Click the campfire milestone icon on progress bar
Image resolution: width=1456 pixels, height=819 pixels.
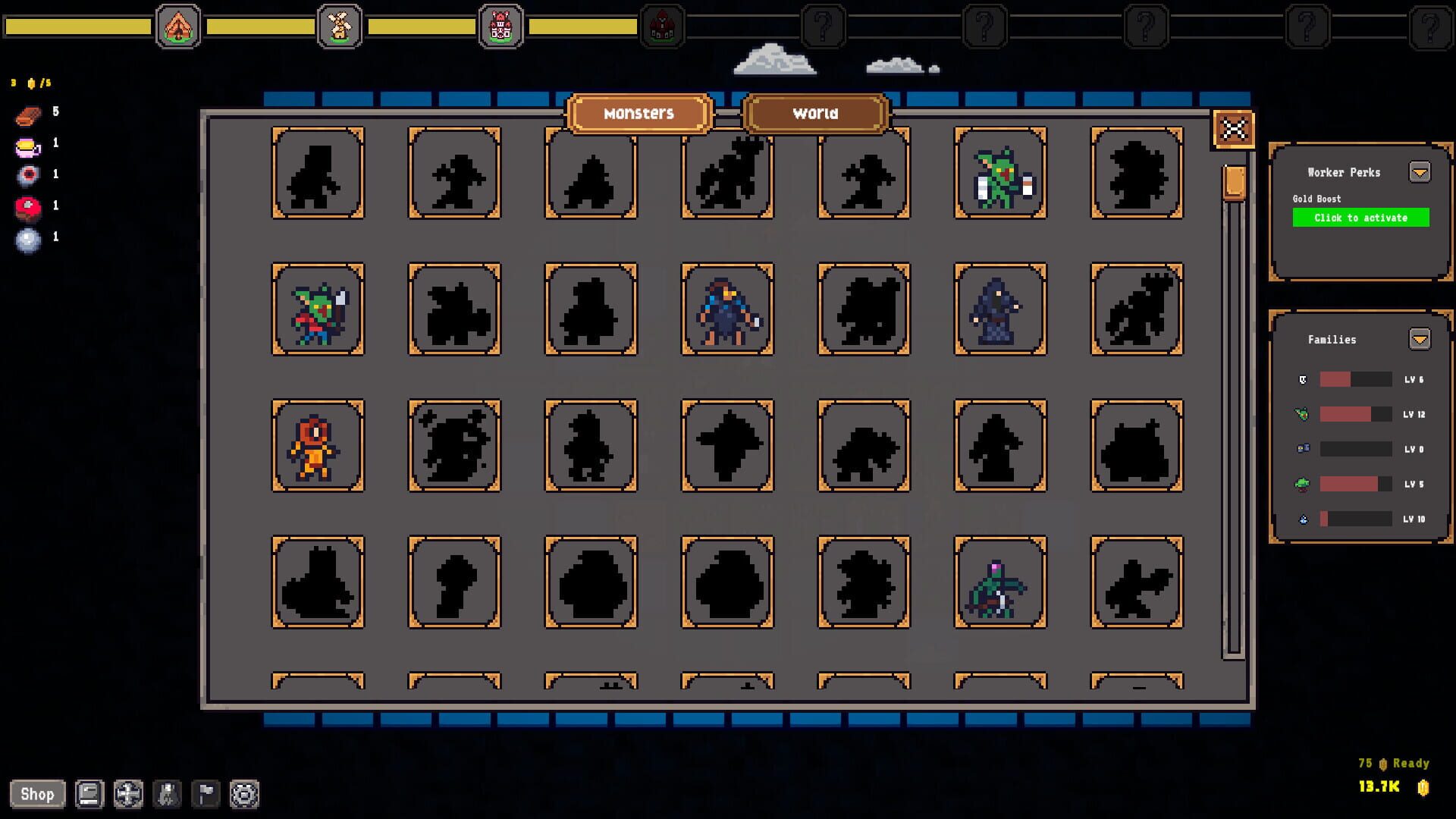[178, 25]
